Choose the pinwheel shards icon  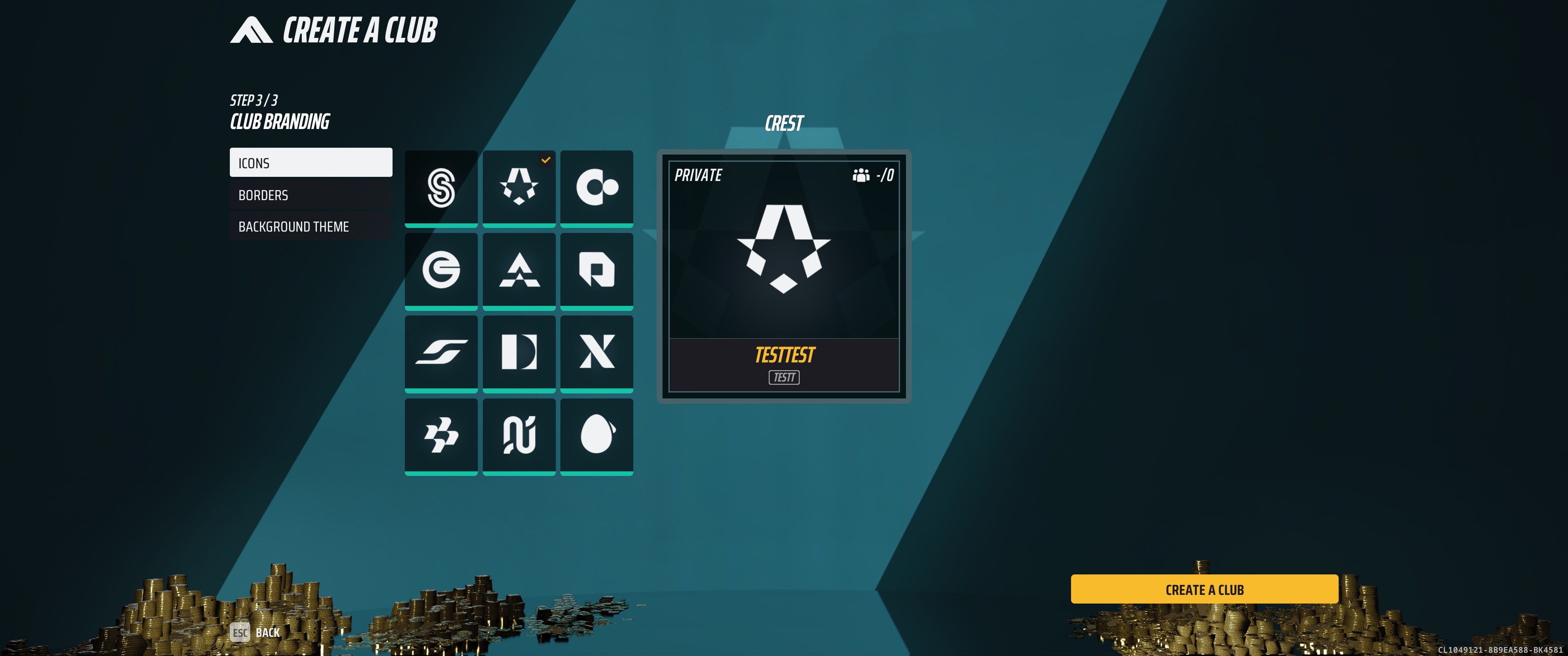[441, 435]
